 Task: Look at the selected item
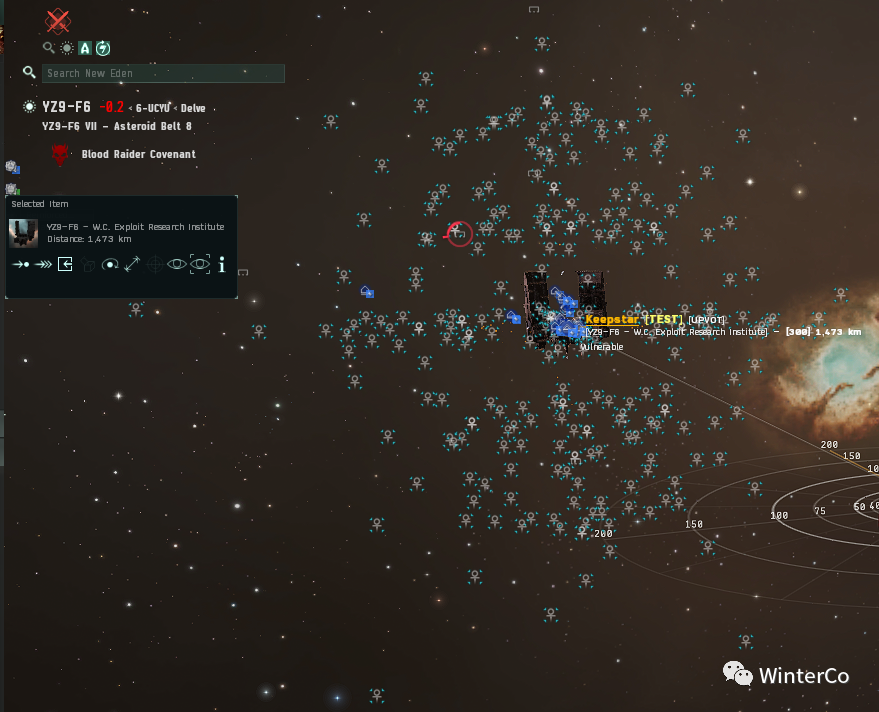[177, 264]
